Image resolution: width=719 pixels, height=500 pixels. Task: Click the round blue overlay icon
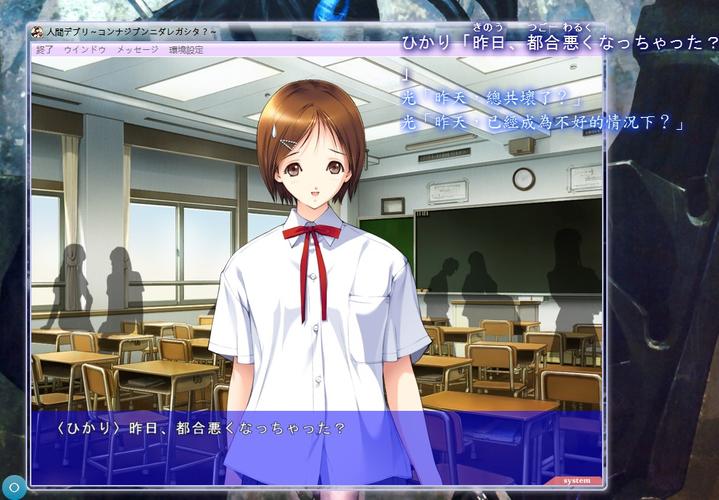tap(14, 487)
